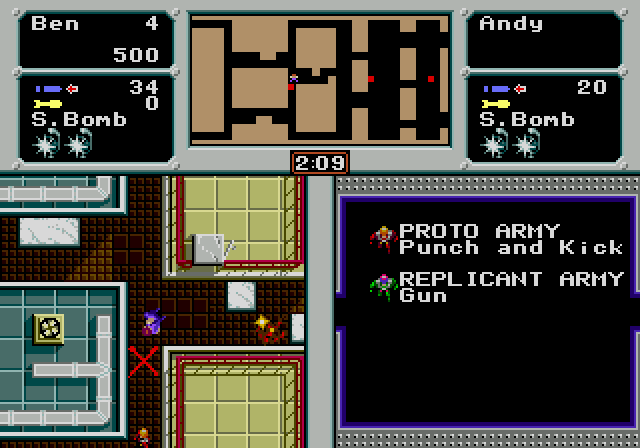Viewport: 640px width, 448px height.
Task: Select Ben's player name panel
Action: pyautogui.click(x=96, y=40)
